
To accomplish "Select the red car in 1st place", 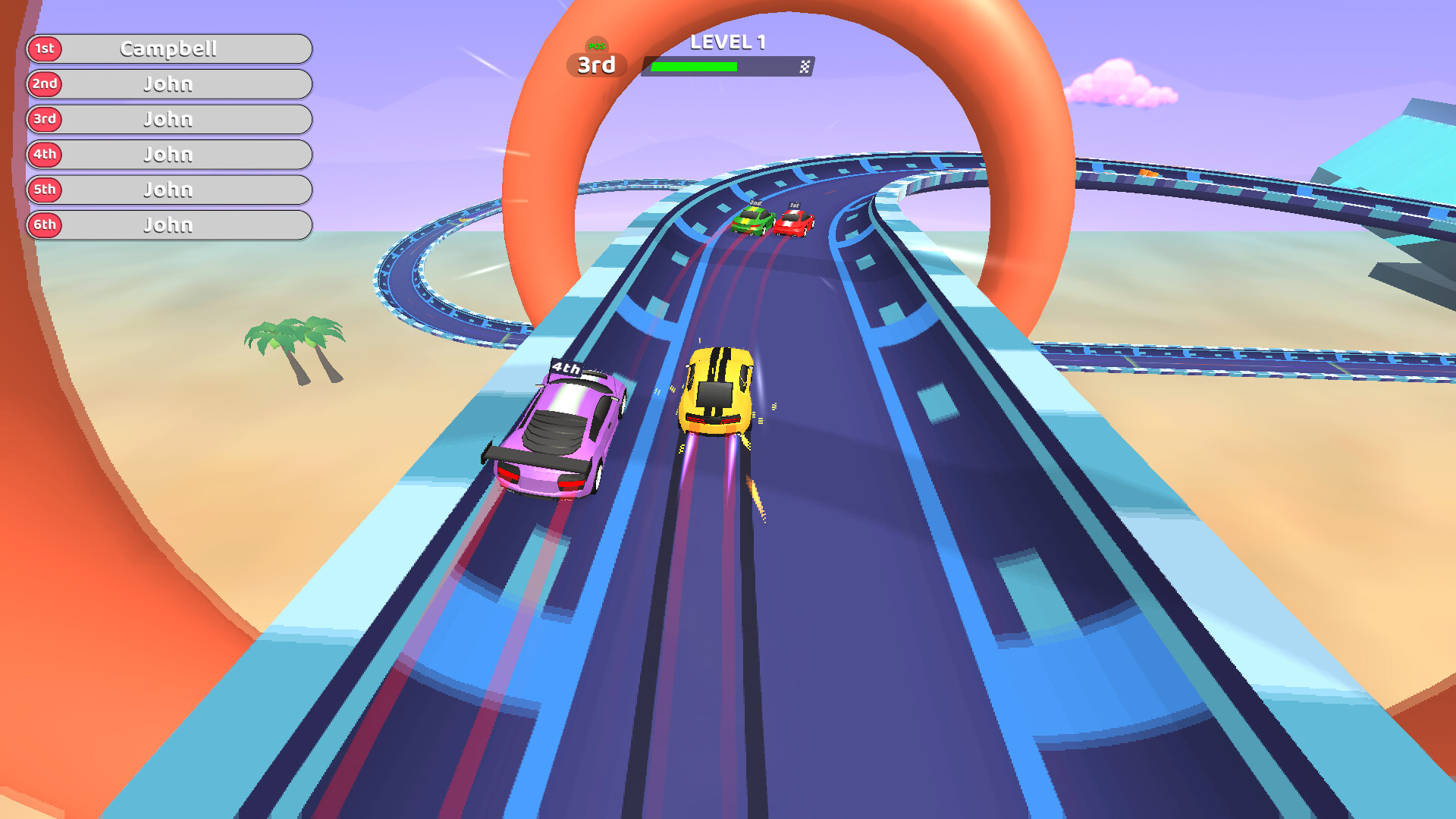I will 795,221.
